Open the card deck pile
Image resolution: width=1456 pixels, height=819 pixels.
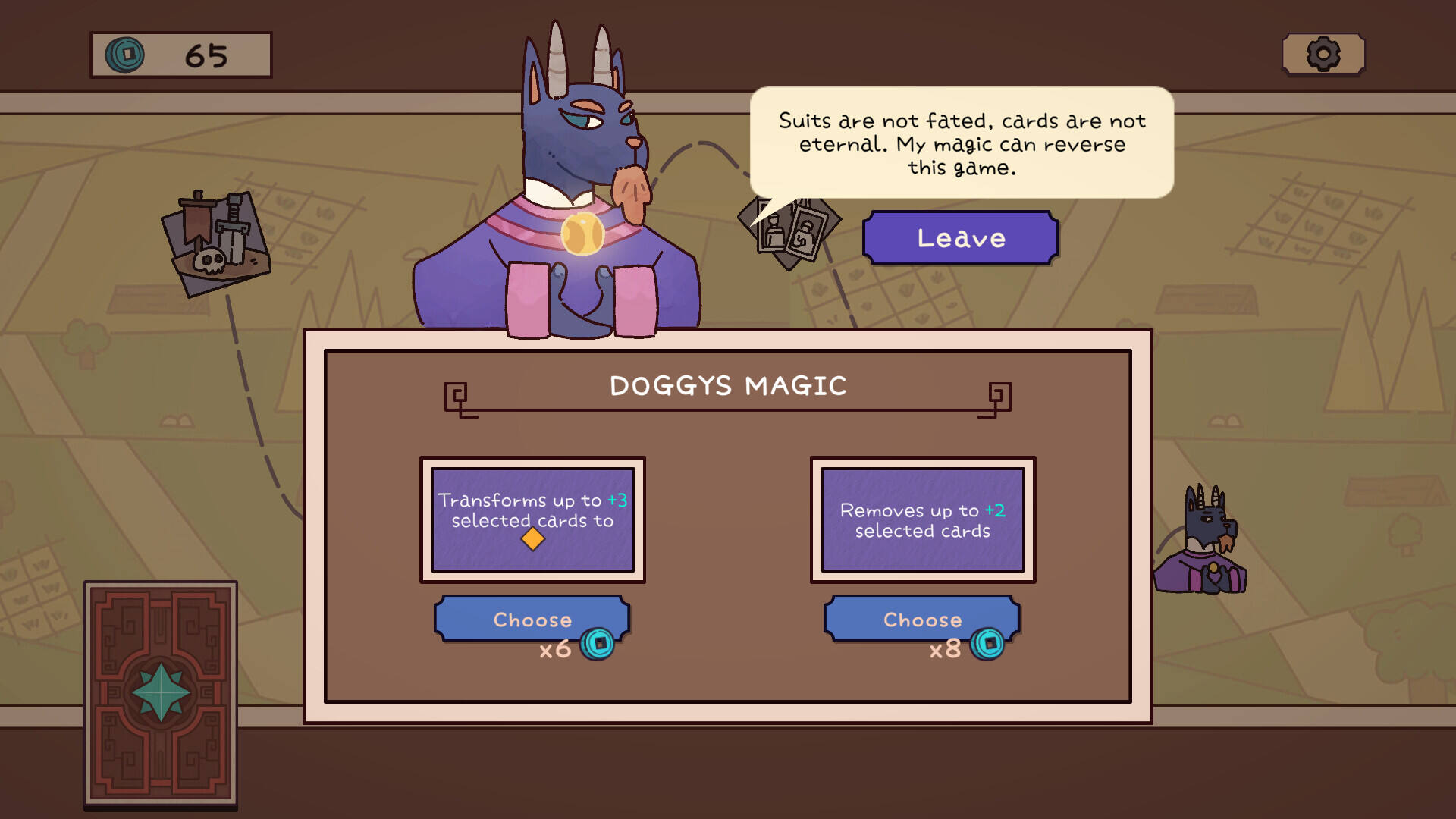pyautogui.click(x=160, y=694)
